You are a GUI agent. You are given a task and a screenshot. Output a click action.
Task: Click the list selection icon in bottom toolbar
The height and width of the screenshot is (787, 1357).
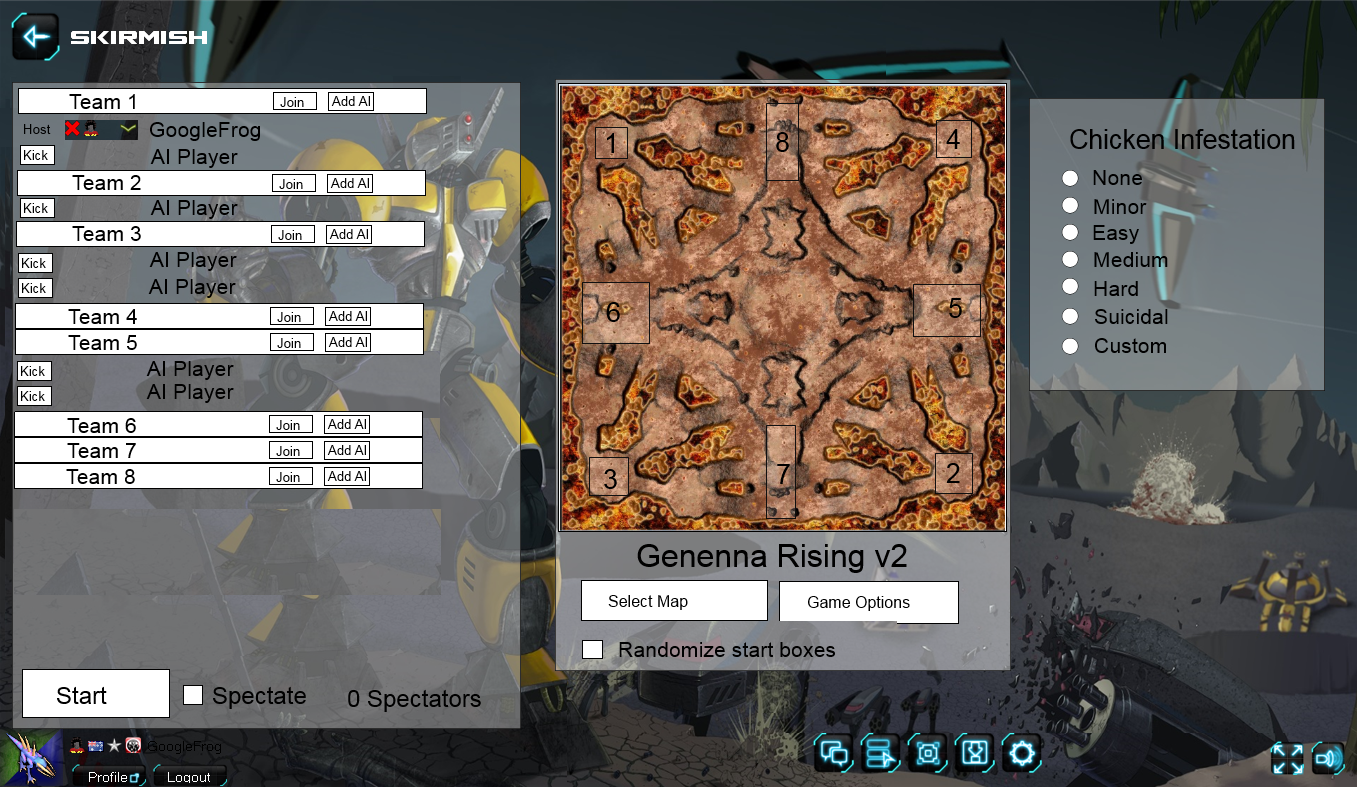(x=880, y=753)
